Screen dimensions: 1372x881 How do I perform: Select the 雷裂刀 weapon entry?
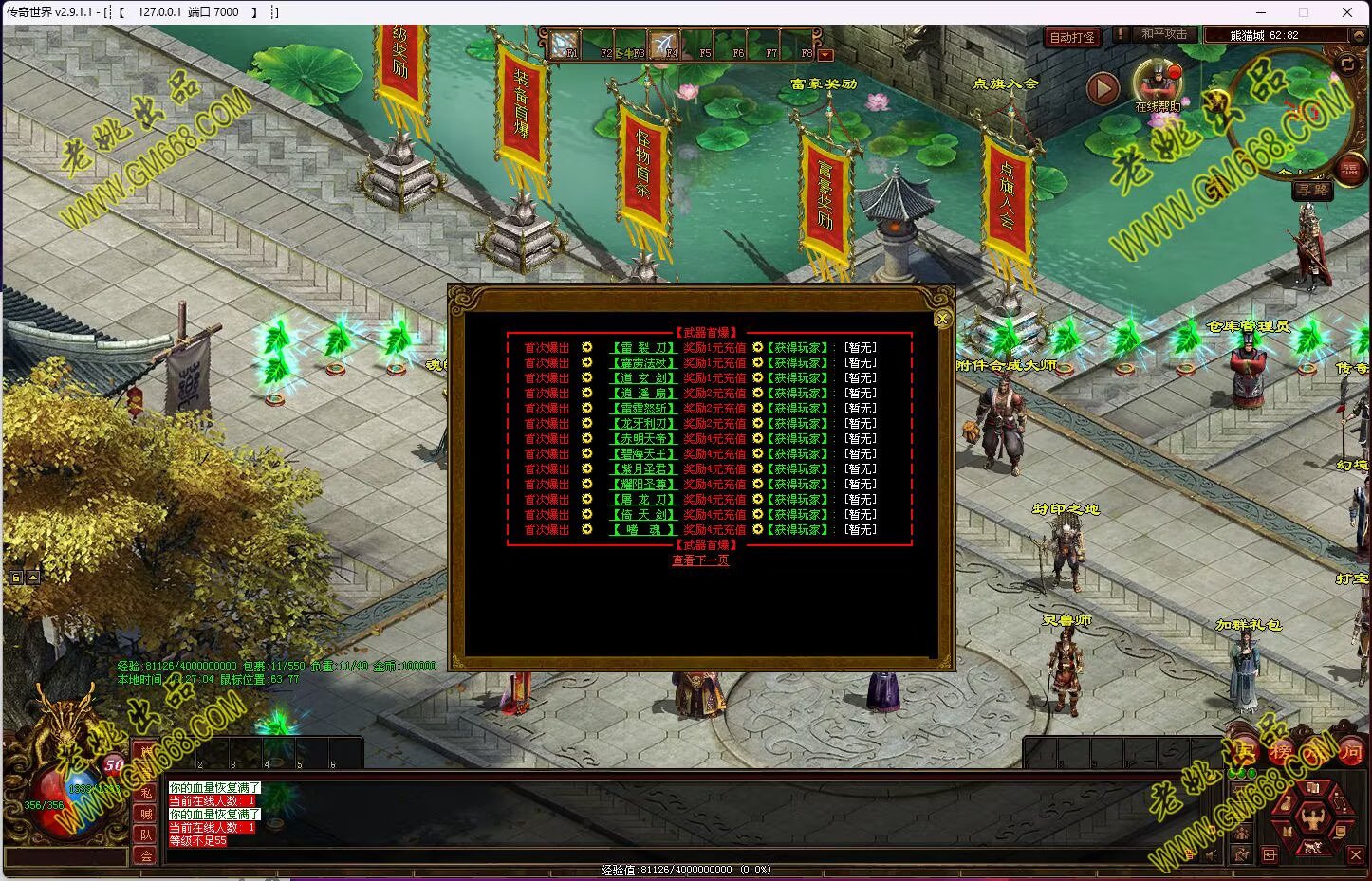(642, 348)
